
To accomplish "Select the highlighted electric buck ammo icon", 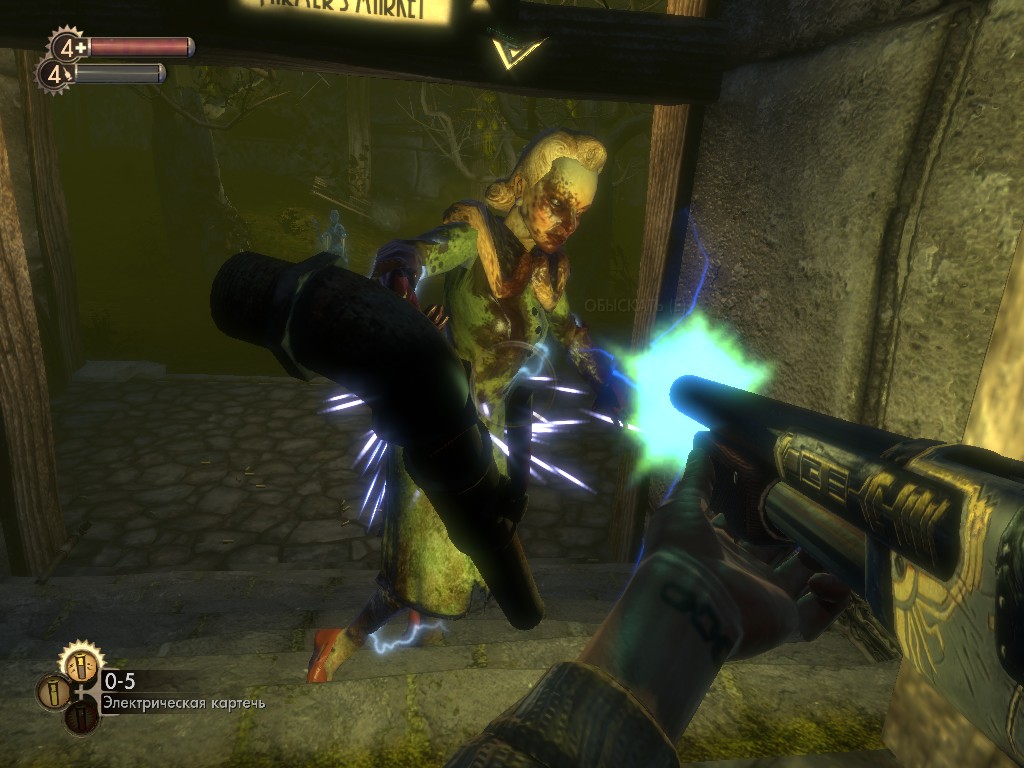I will pos(82,664).
